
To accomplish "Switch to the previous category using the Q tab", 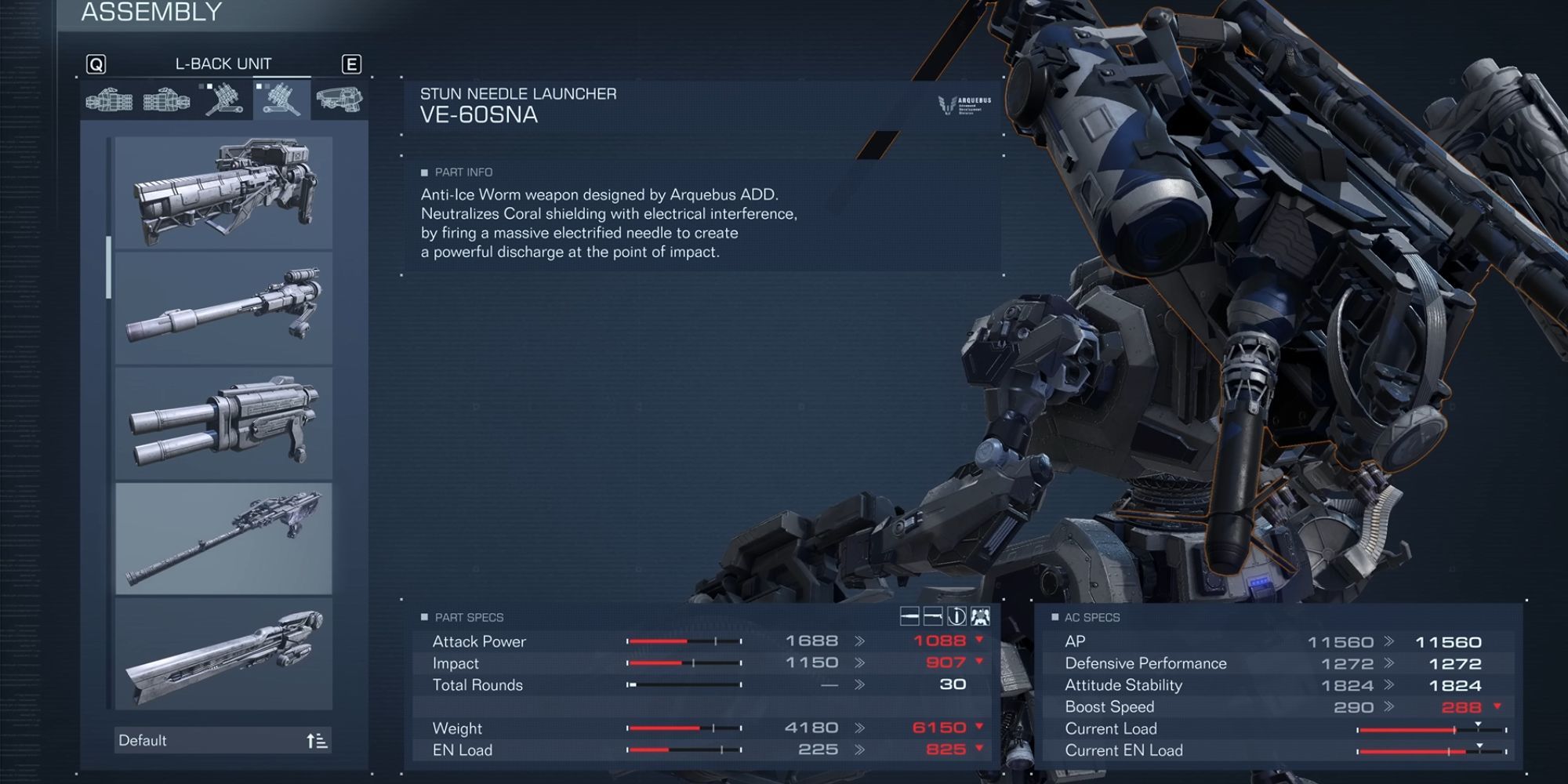I will (96, 64).
